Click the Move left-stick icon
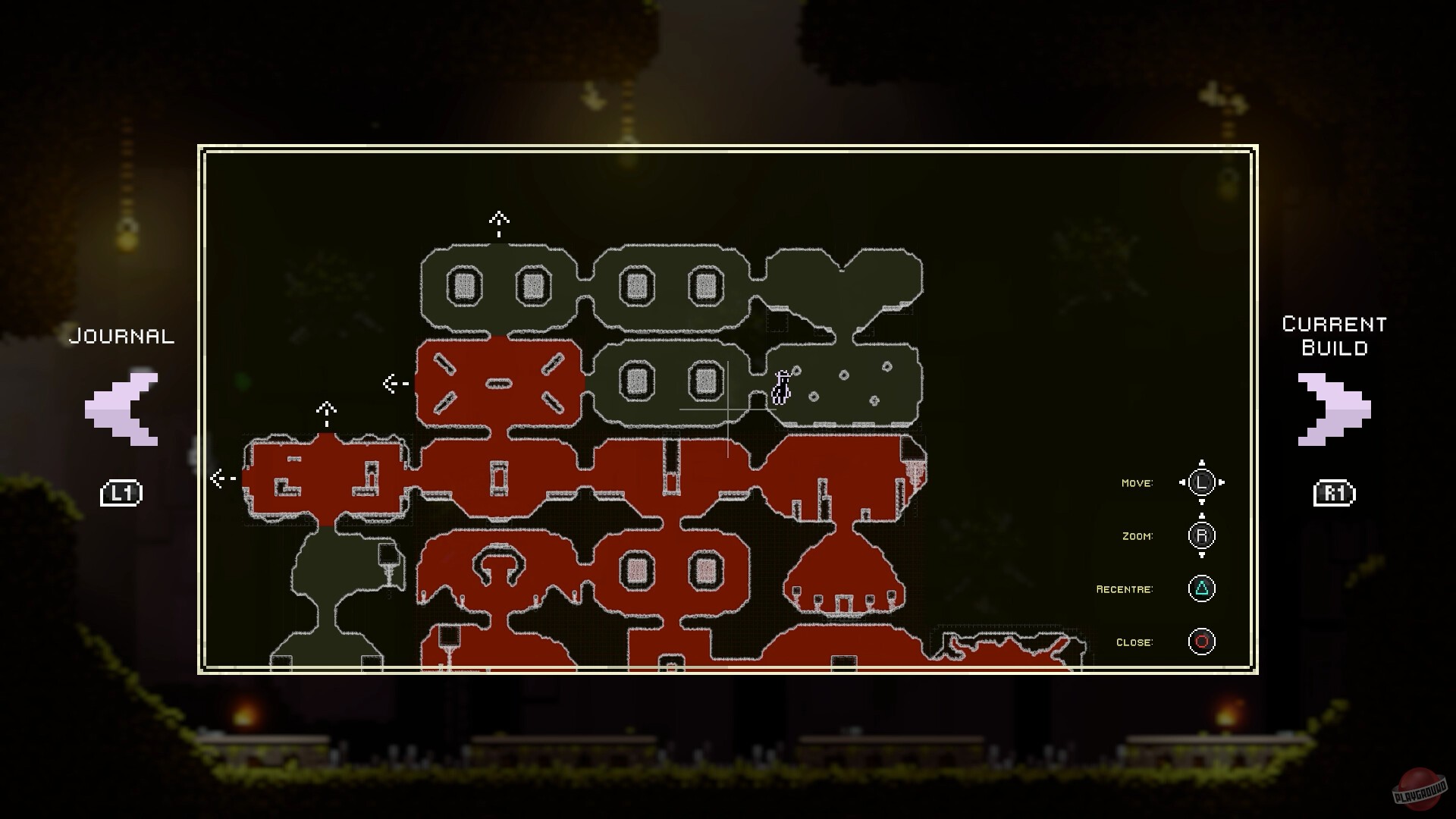 [x=1200, y=482]
